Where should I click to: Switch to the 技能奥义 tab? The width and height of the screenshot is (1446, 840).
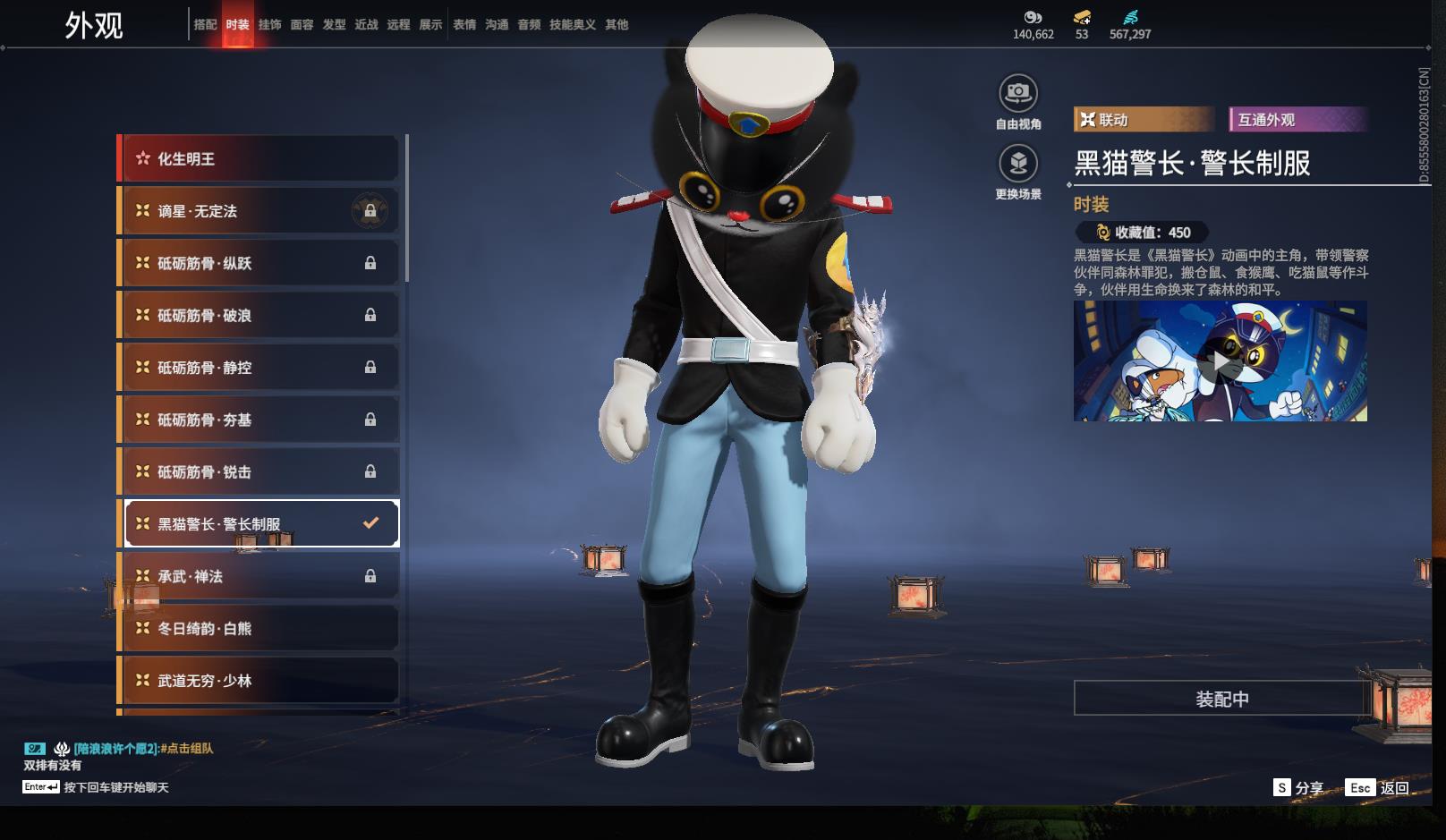coord(572,25)
